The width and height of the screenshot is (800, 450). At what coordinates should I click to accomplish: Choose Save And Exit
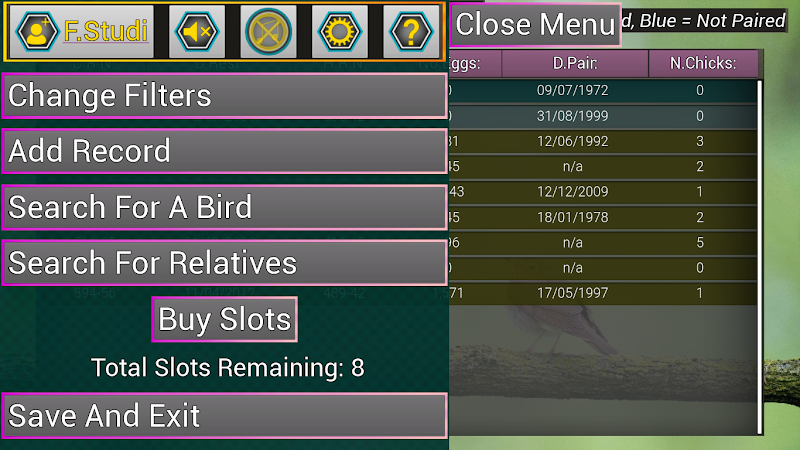pos(224,416)
